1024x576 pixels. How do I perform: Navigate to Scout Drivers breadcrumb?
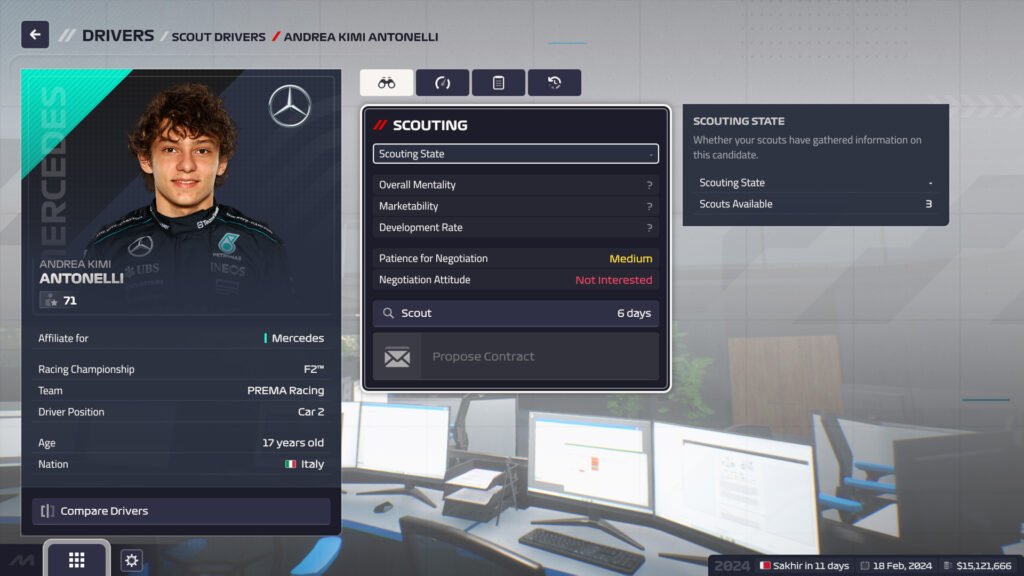point(218,37)
